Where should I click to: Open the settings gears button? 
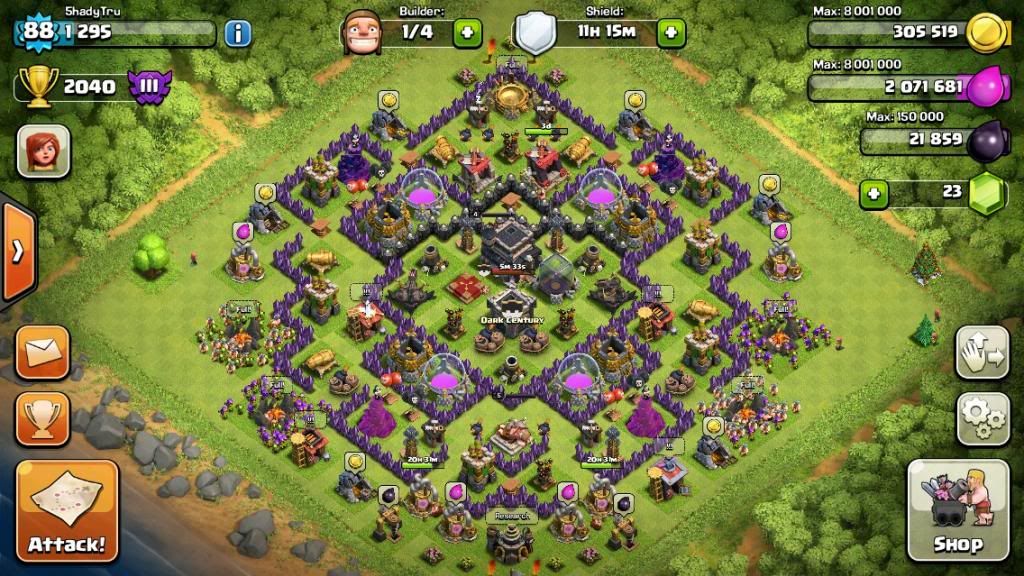(x=982, y=418)
